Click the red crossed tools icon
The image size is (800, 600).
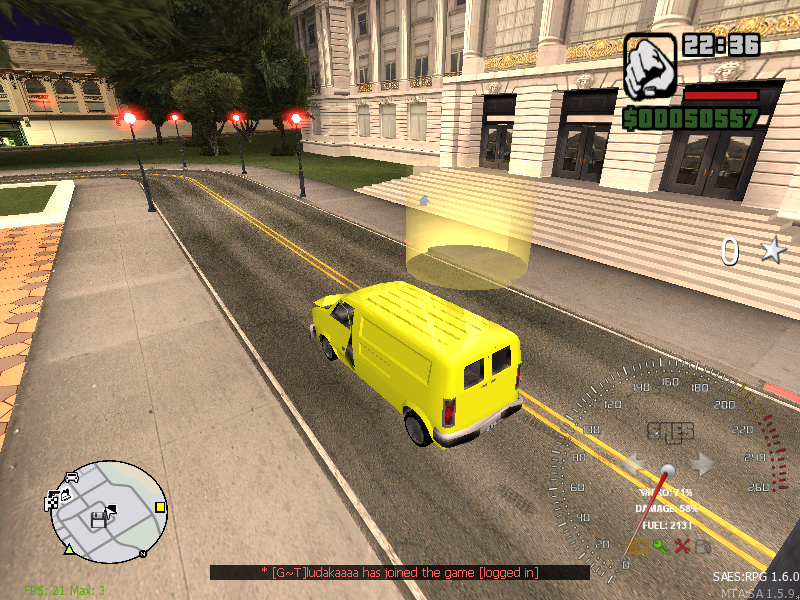tap(682, 546)
